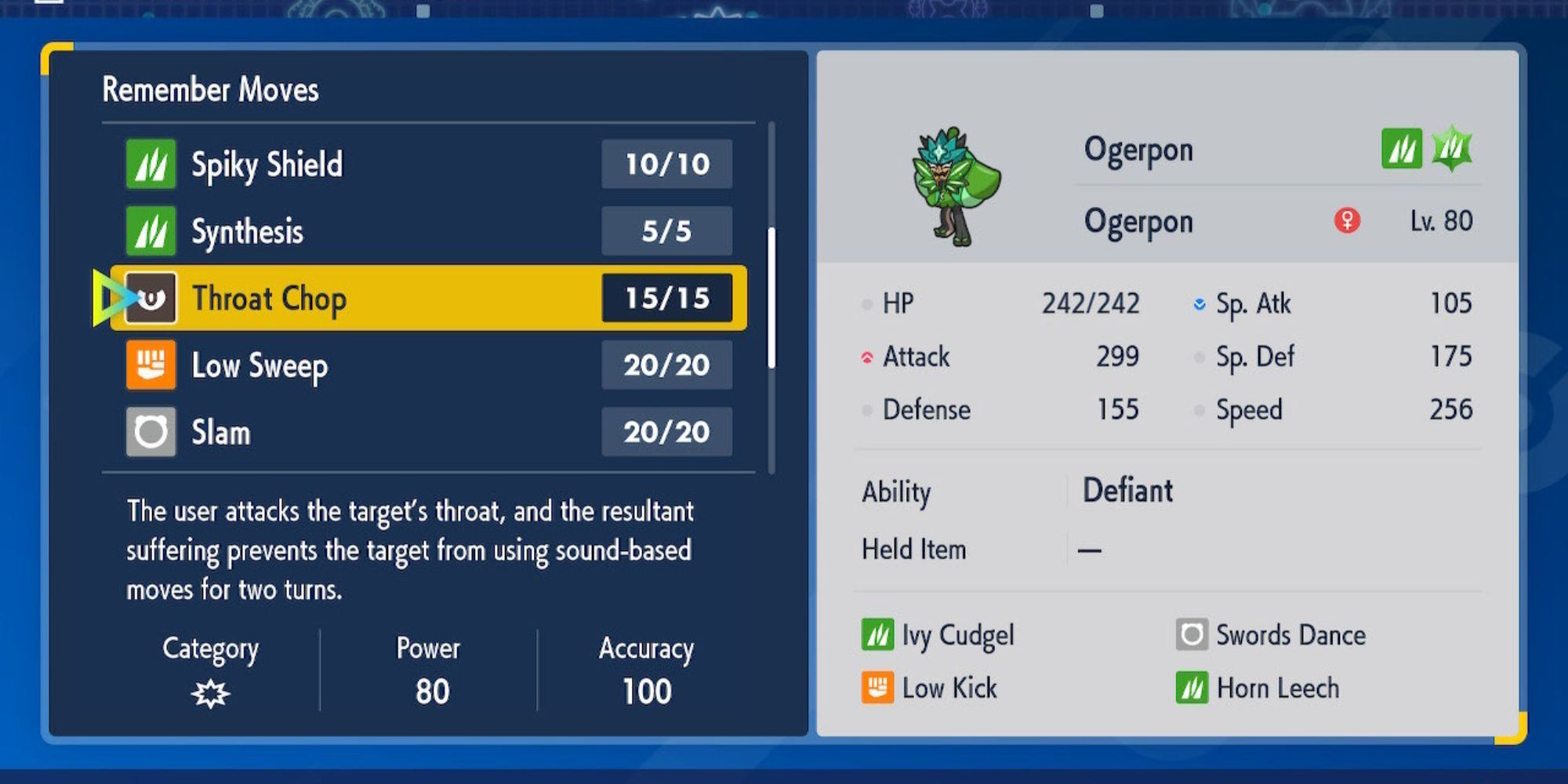Click the Normal type icon next to Slam
This screenshot has width=1568, height=784.
tap(151, 432)
